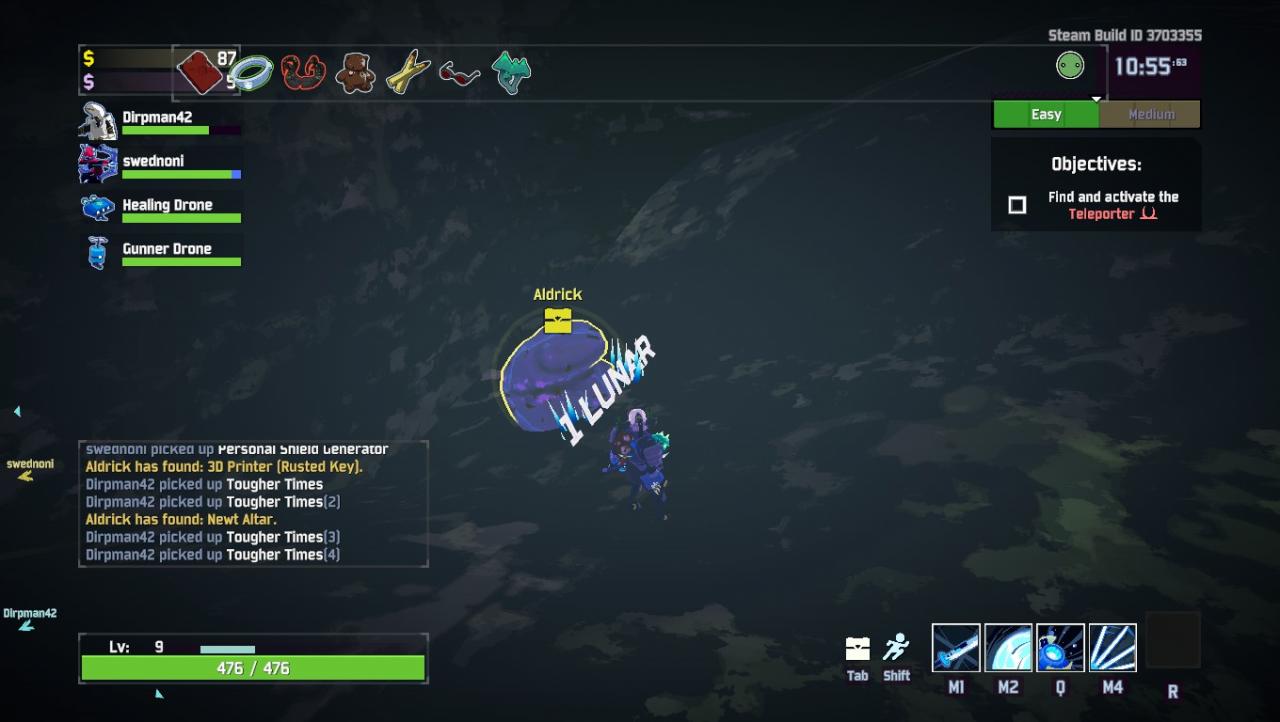Trigger the blue orb utility skill
Image resolution: width=1280 pixels, height=722 pixels.
(1060, 648)
